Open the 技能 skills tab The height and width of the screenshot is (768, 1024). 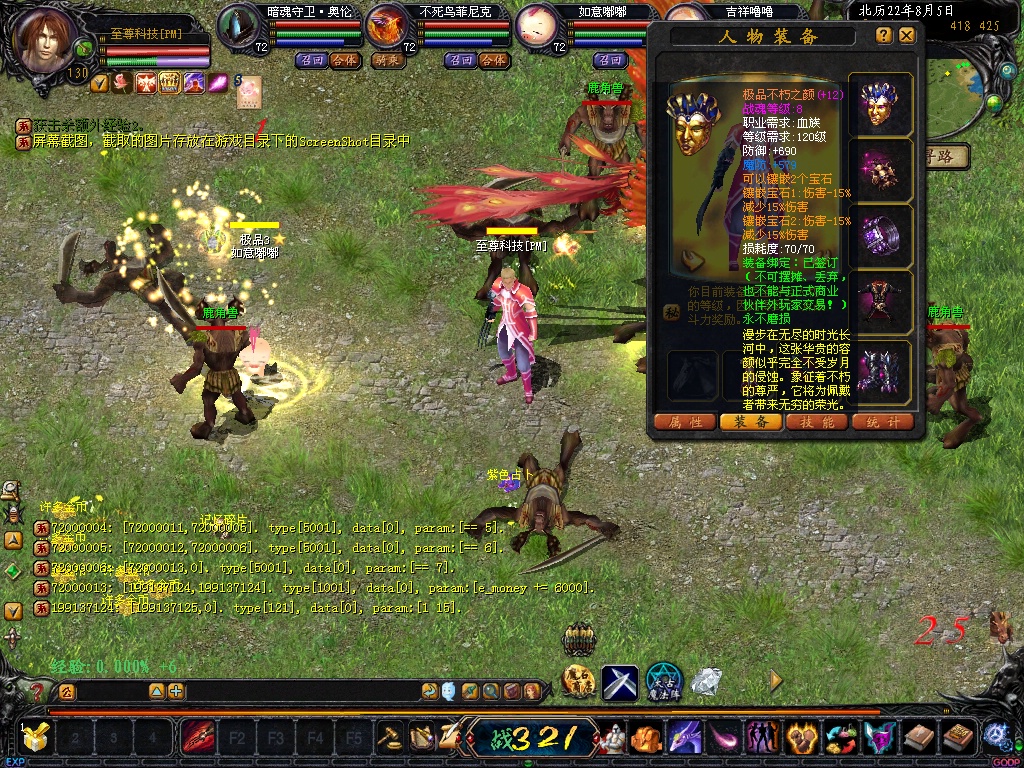(817, 422)
